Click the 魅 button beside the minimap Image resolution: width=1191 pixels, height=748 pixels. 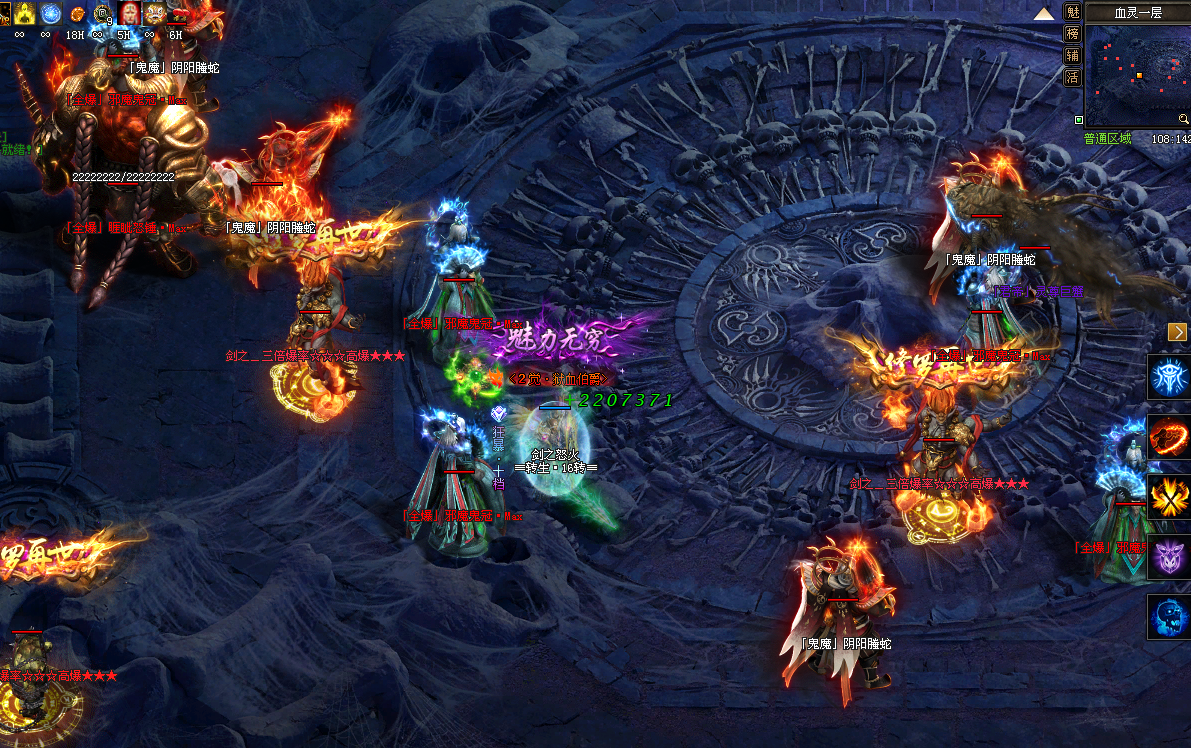[x=1072, y=12]
